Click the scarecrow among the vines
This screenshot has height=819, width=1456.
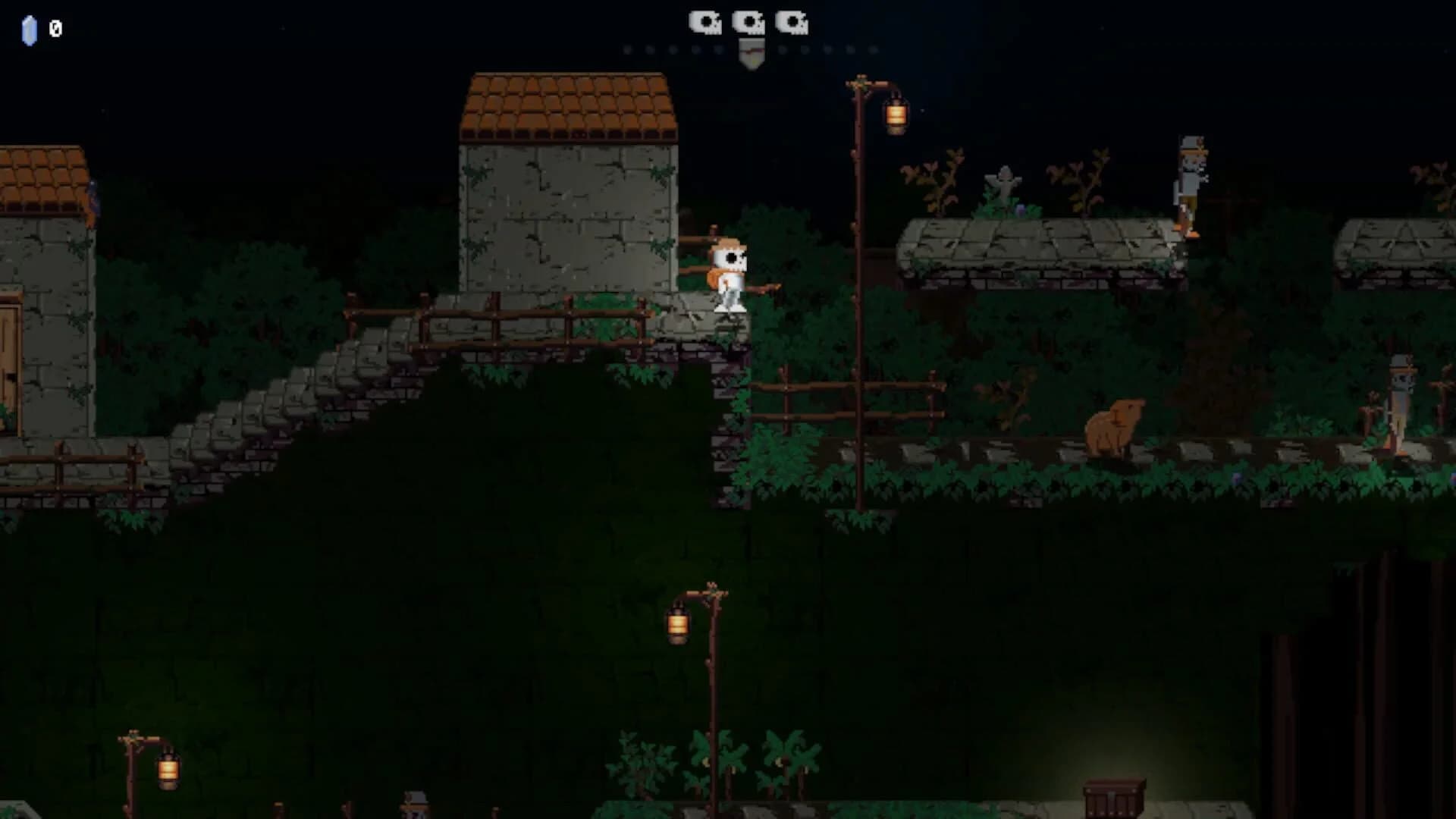click(x=1003, y=186)
